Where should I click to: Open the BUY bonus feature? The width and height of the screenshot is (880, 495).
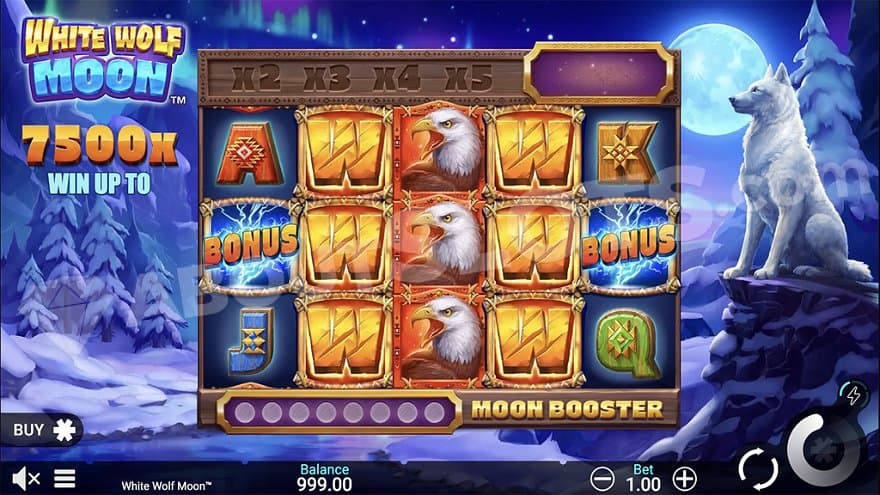coord(41,430)
